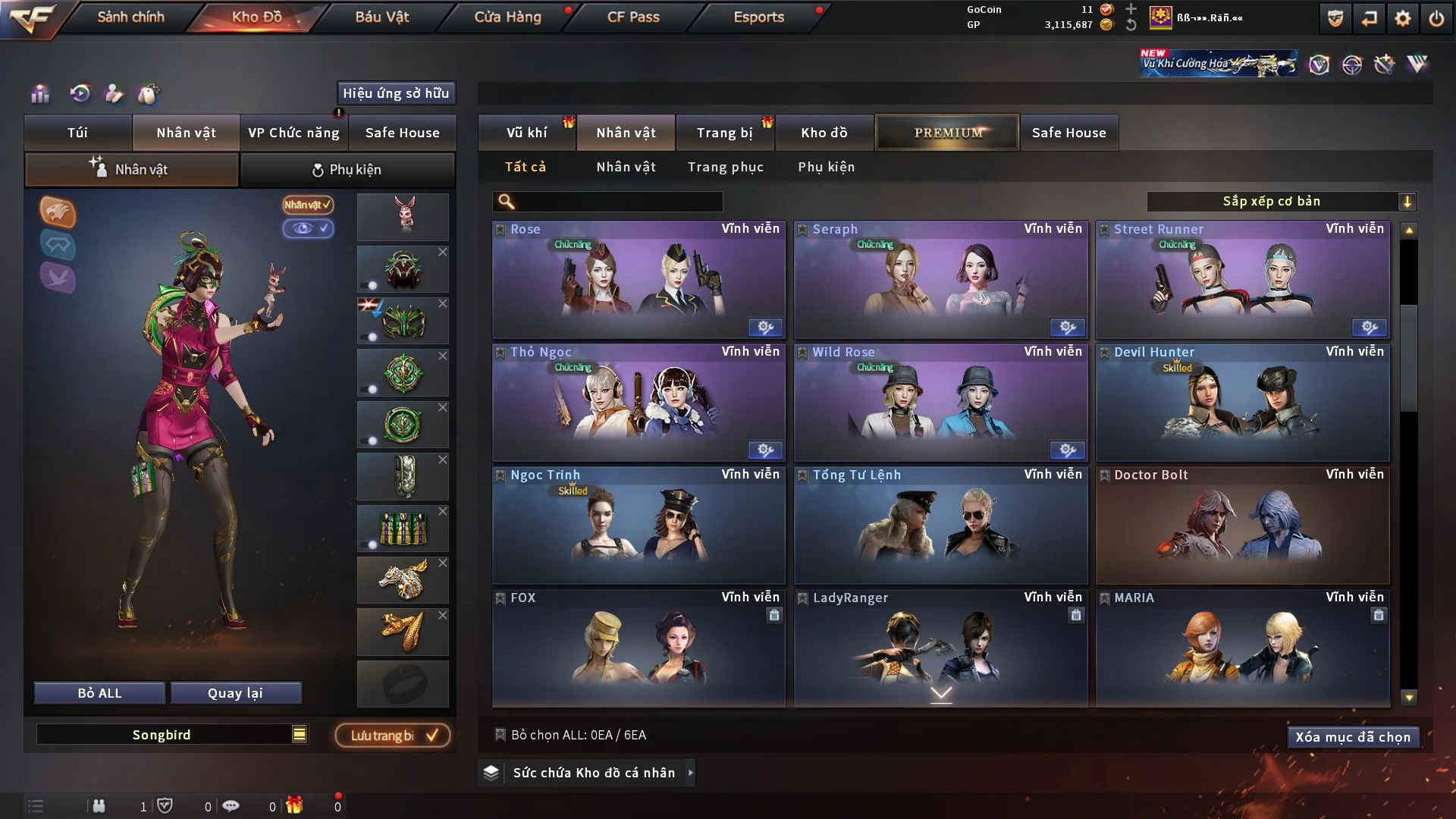The image size is (1456, 819).
Task: Open the Trang phục sub-category
Action: click(x=725, y=167)
